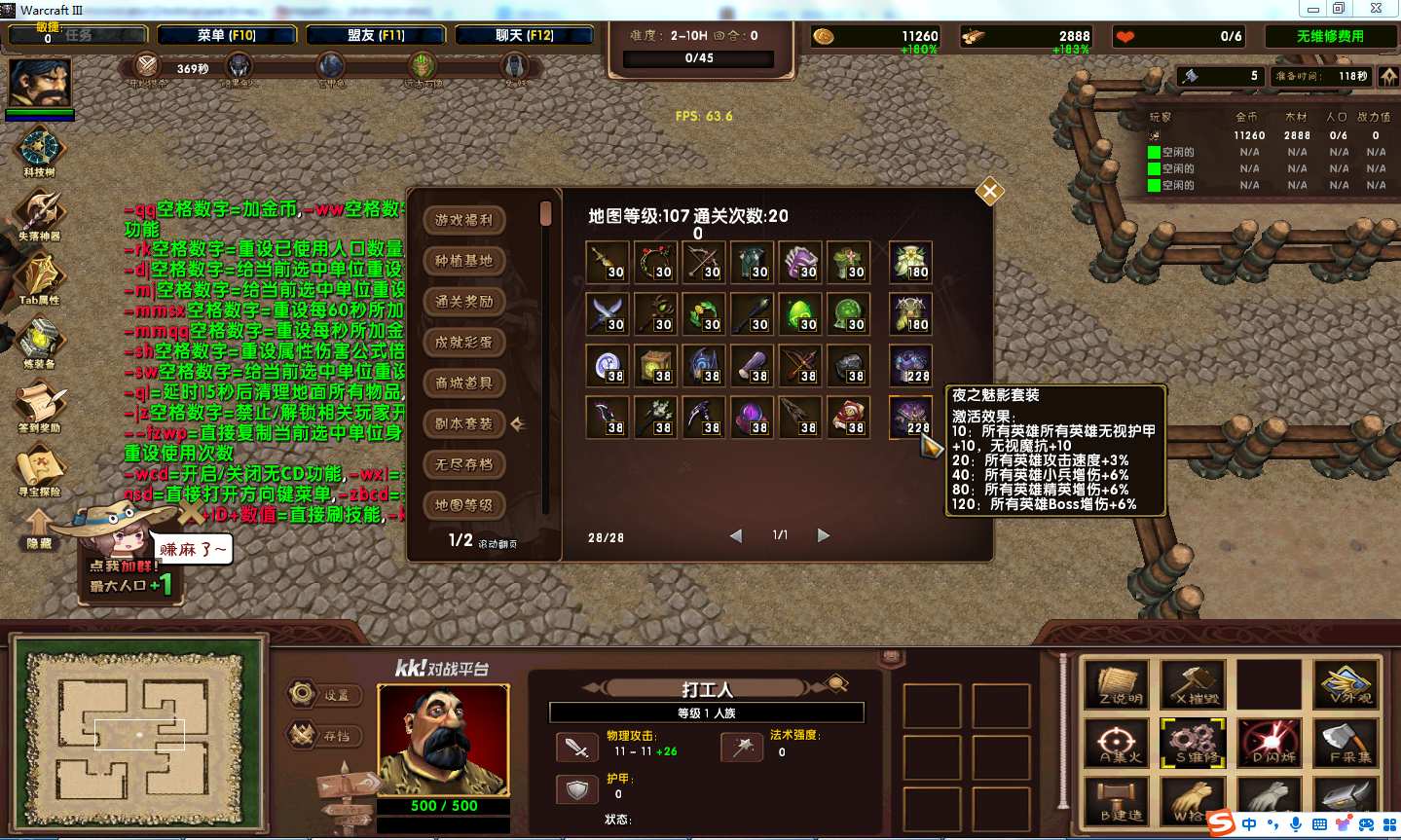
Task: Open the 签到奖励 sign-in rewards icon
Action: pyautogui.click(x=40, y=405)
